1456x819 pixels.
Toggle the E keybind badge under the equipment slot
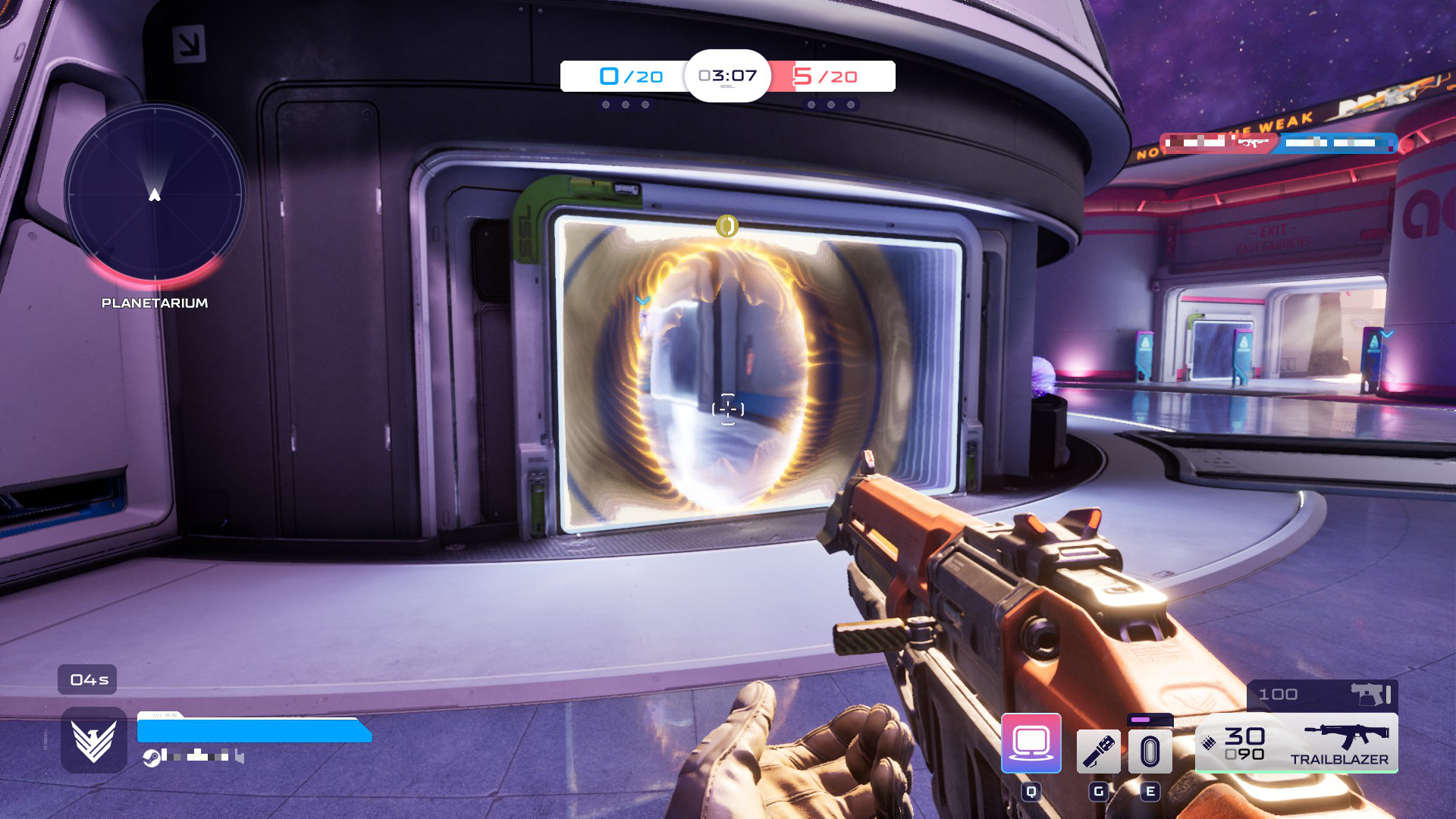pyautogui.click(x=1150, y=792)
